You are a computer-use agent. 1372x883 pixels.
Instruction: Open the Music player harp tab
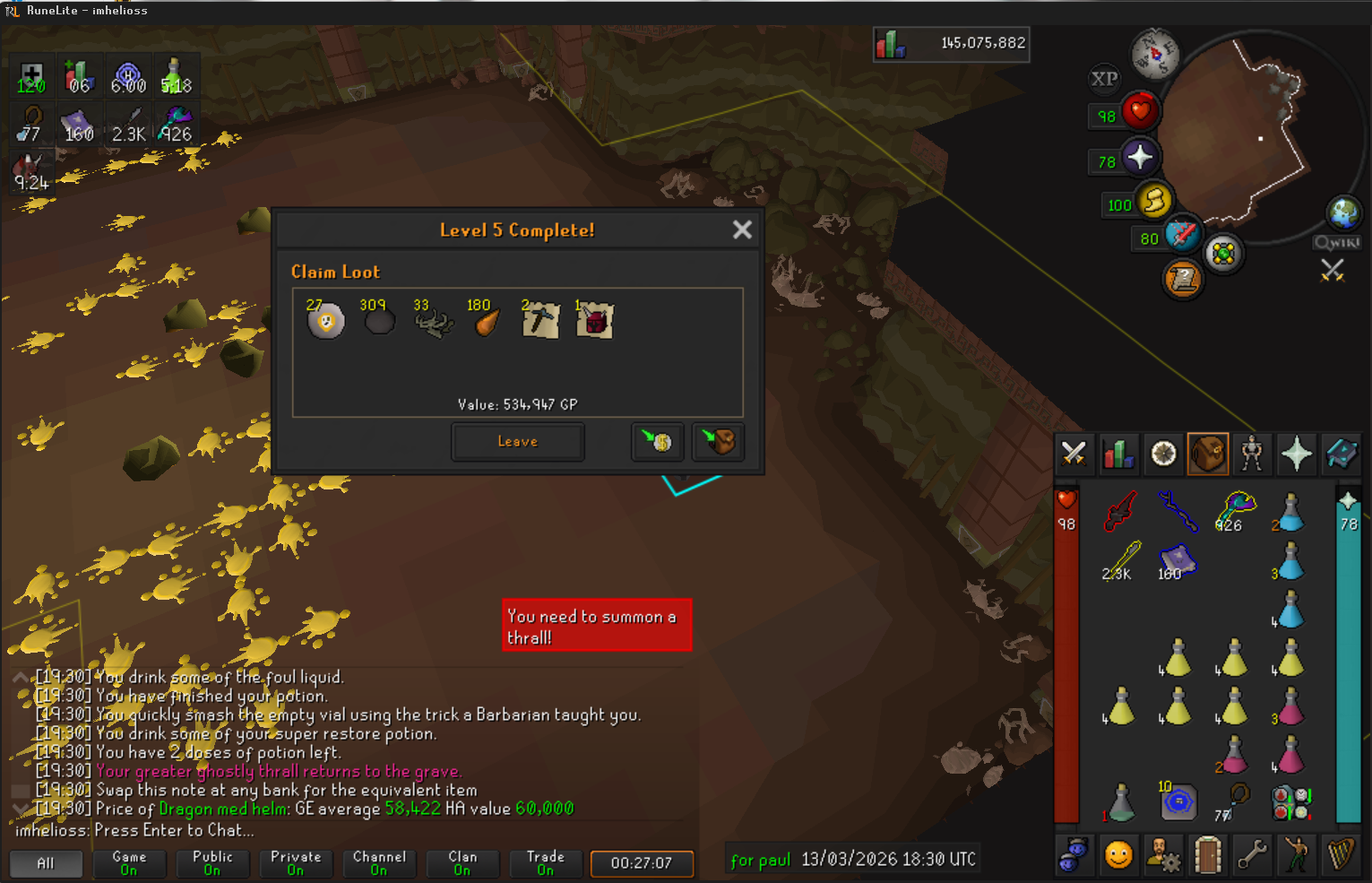1342,854
